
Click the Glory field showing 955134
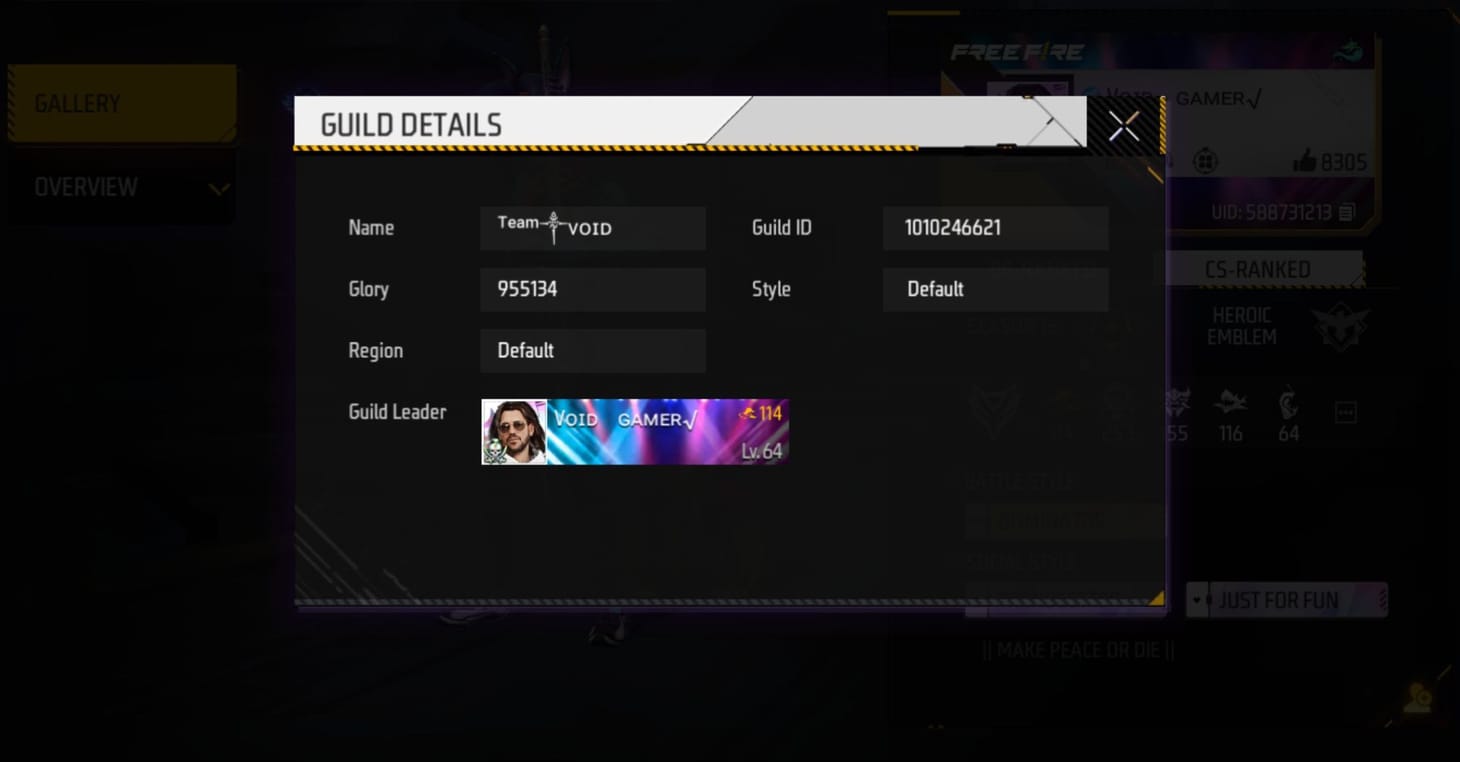point(592,289)
